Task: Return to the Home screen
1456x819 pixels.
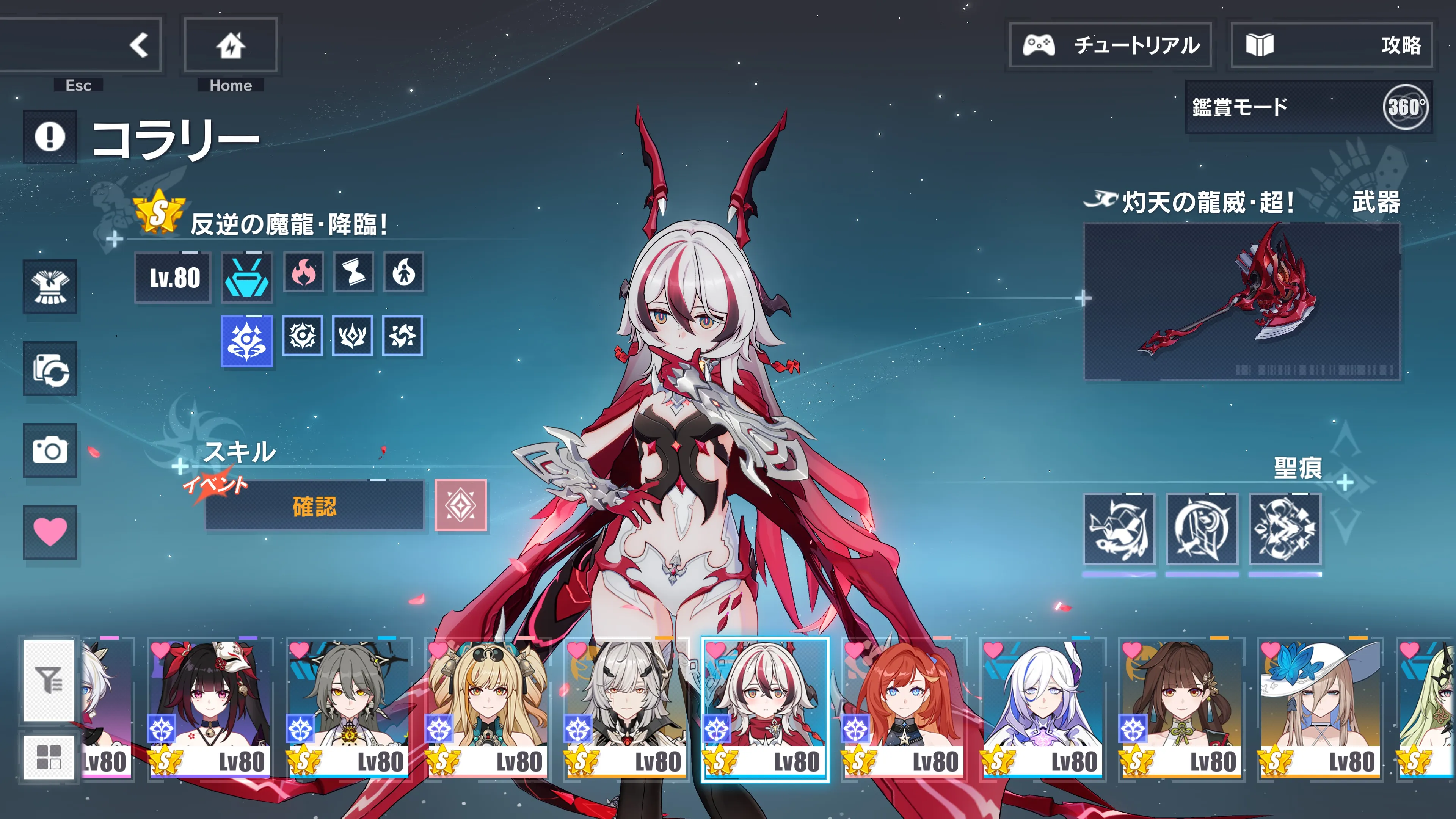Action: coord(231,45)
